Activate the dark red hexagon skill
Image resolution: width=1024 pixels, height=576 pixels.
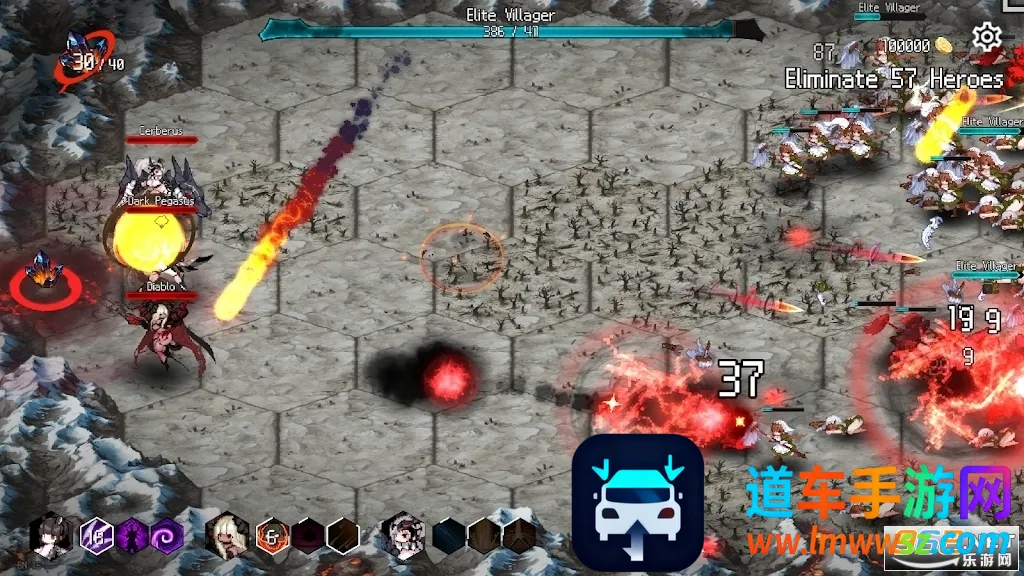coord(308,536)
